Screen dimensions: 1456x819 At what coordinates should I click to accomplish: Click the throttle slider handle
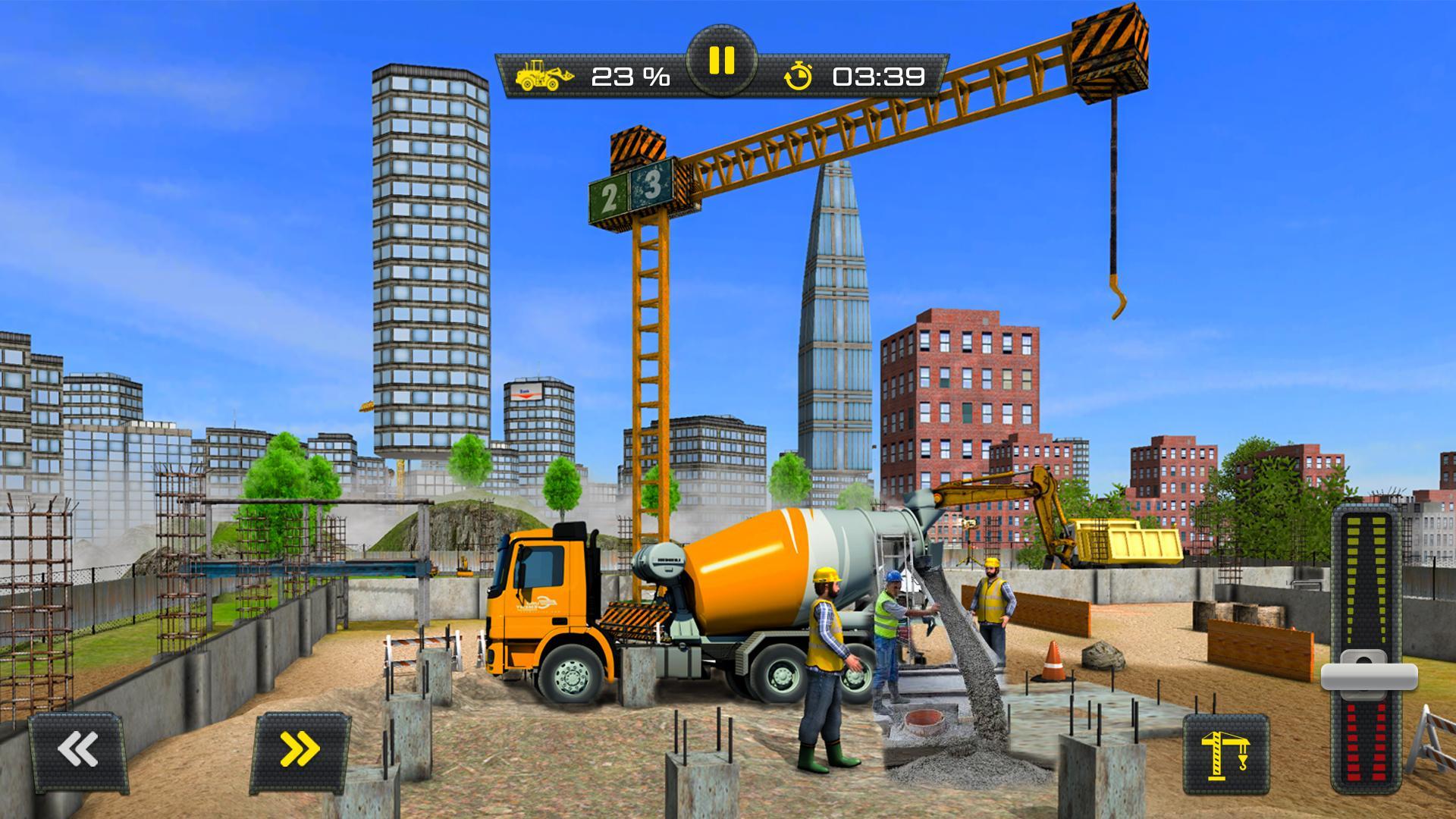point(1369,674)
